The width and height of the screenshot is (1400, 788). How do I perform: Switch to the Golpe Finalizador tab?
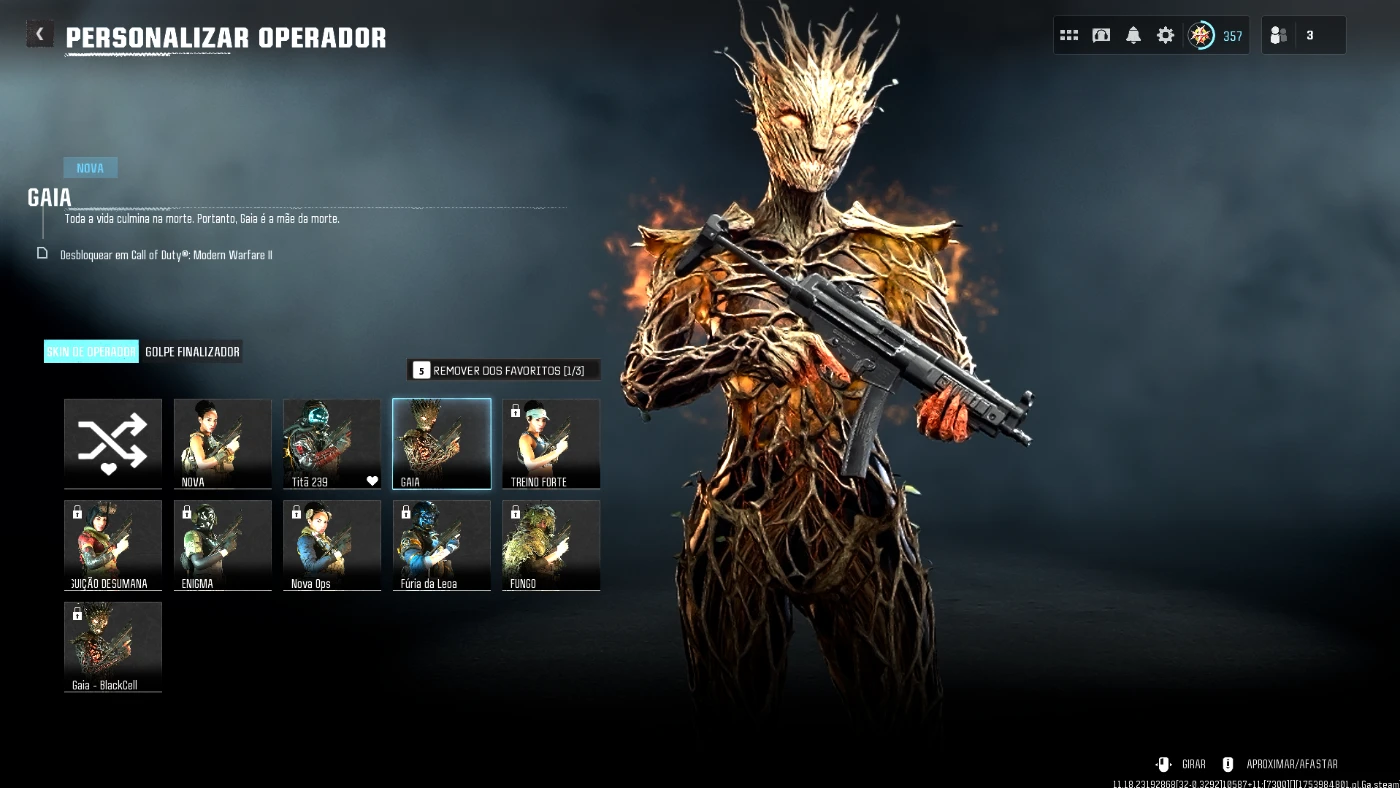(192, 352)
